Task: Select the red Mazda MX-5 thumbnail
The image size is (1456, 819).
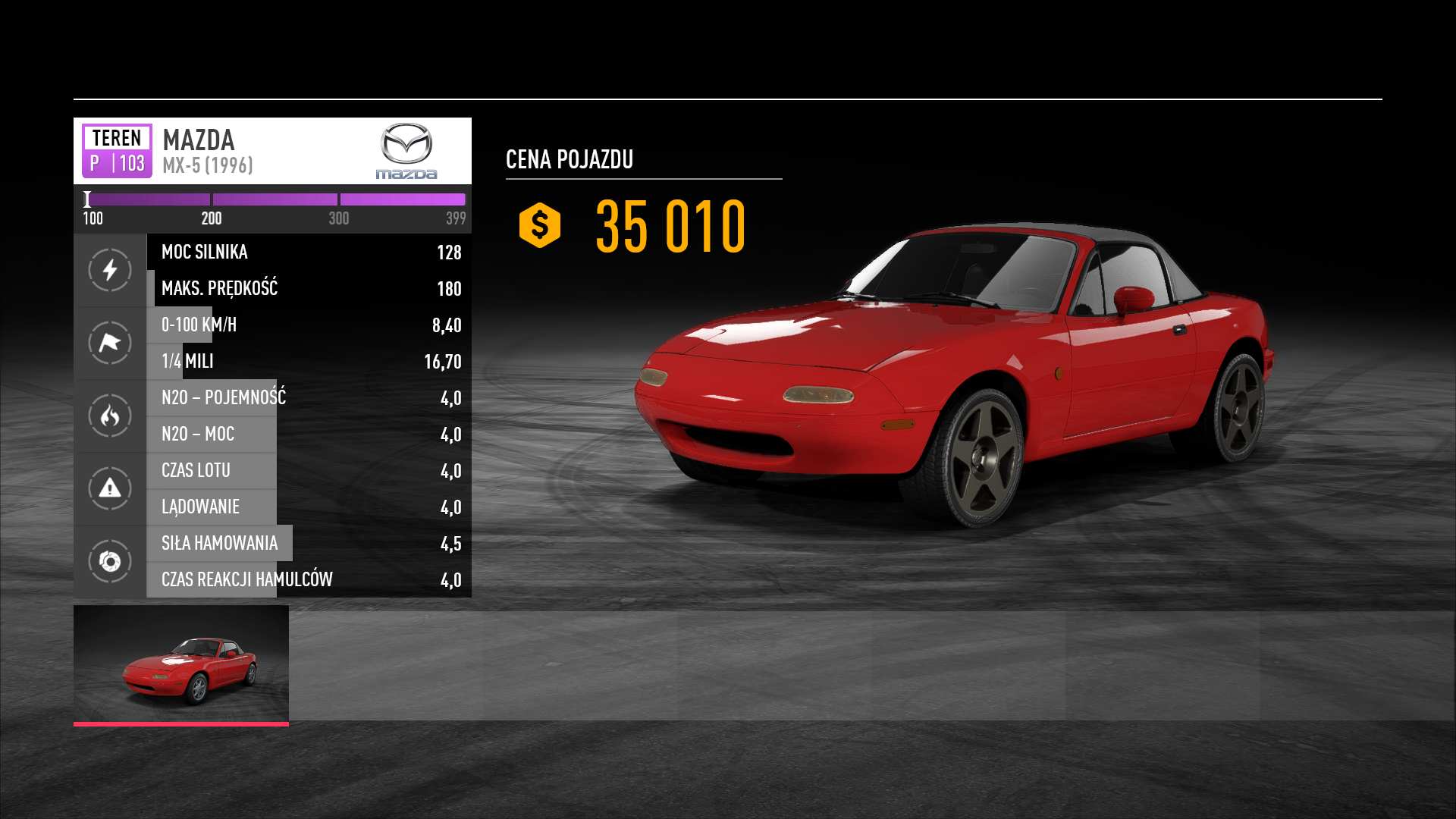Action: 181,664
